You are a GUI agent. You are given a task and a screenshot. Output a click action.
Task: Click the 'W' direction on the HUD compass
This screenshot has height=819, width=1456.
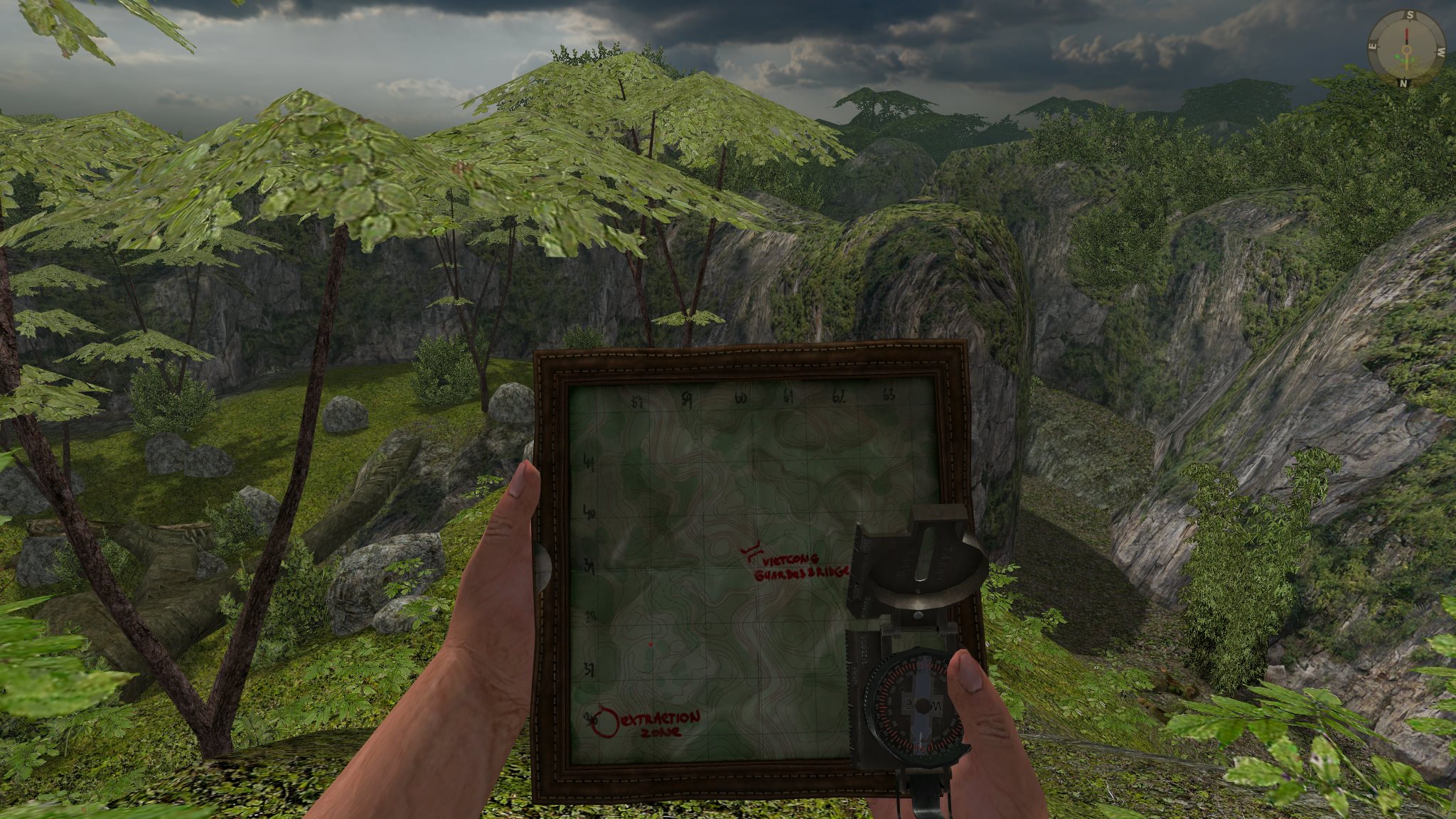pyautogui.click(x=1441, y=52)
